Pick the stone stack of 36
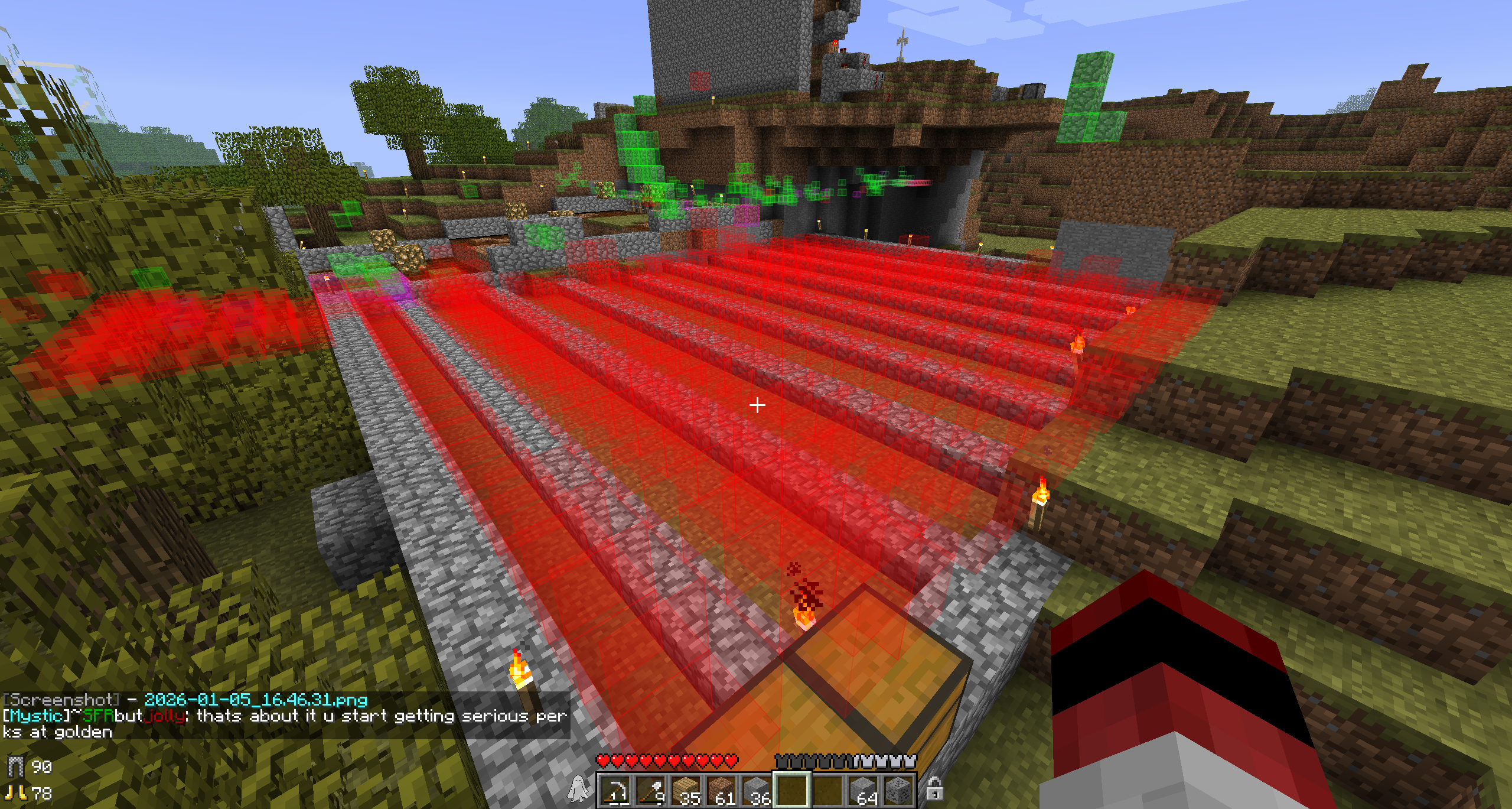The width and height of the screenshot is (1512, 809). tap(757, 790)
